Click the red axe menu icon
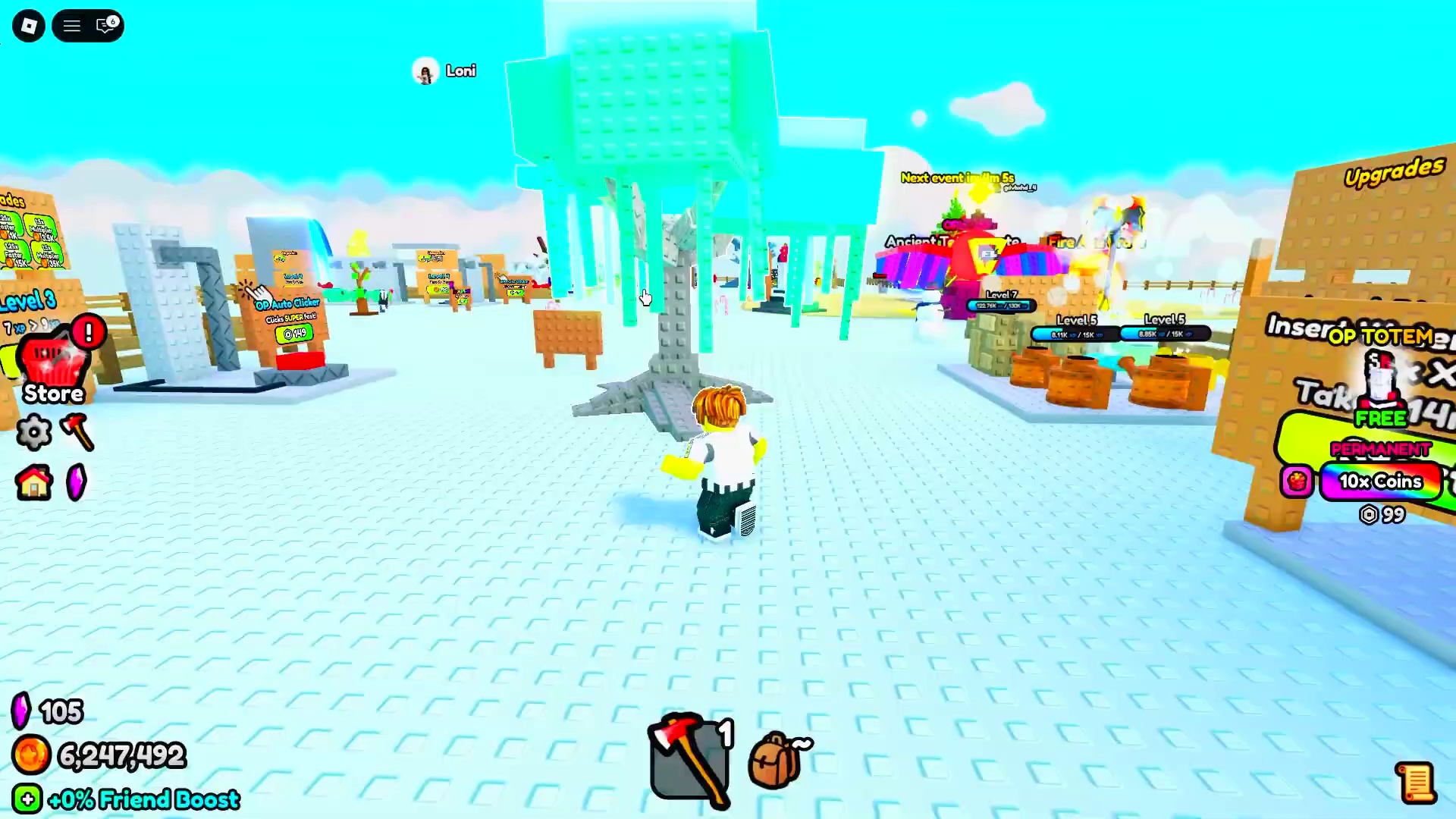Viewport: 1456px width, 819px height. (77, 432)
